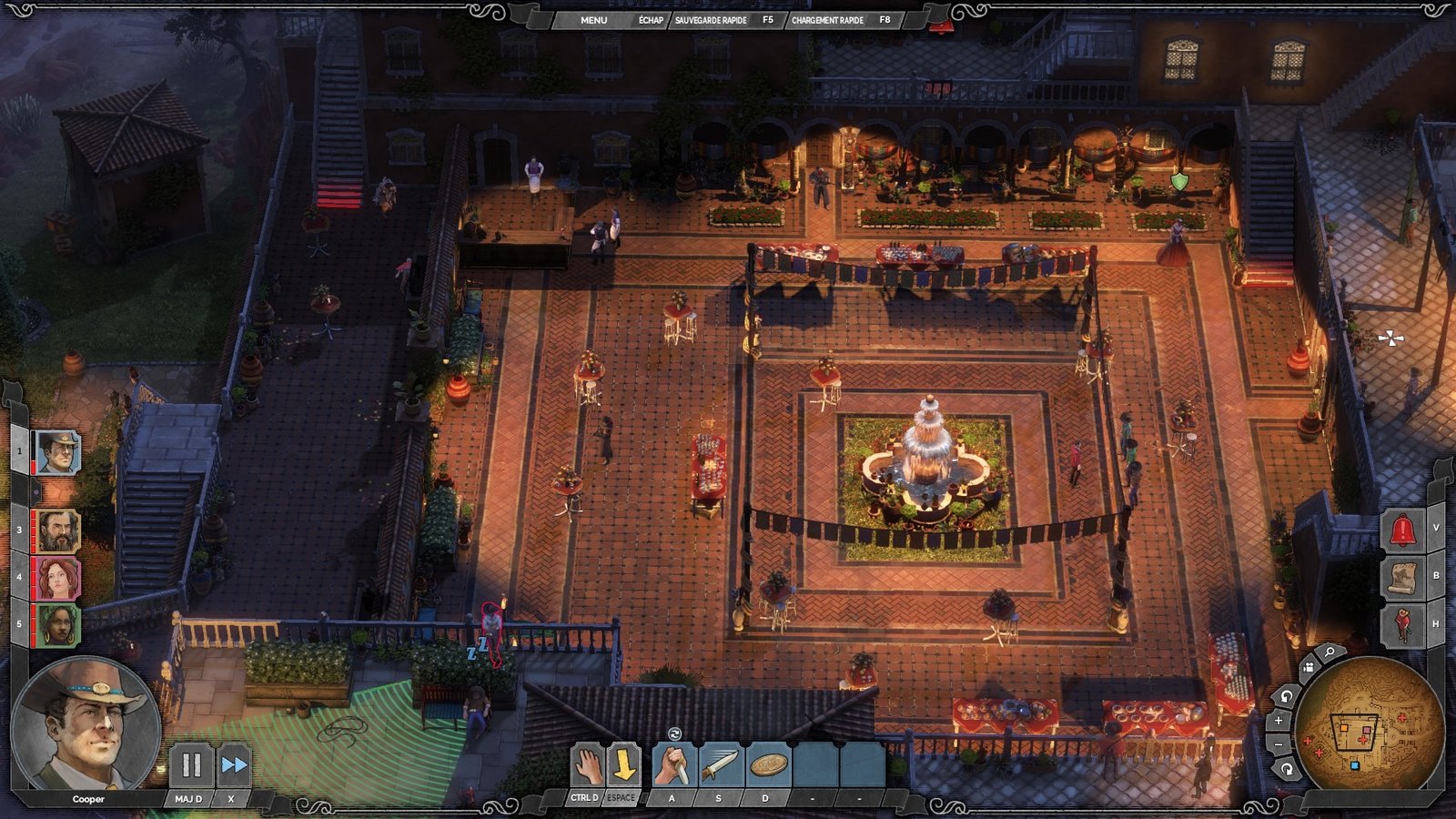Pause the game with the pause button

coord(191,765)
